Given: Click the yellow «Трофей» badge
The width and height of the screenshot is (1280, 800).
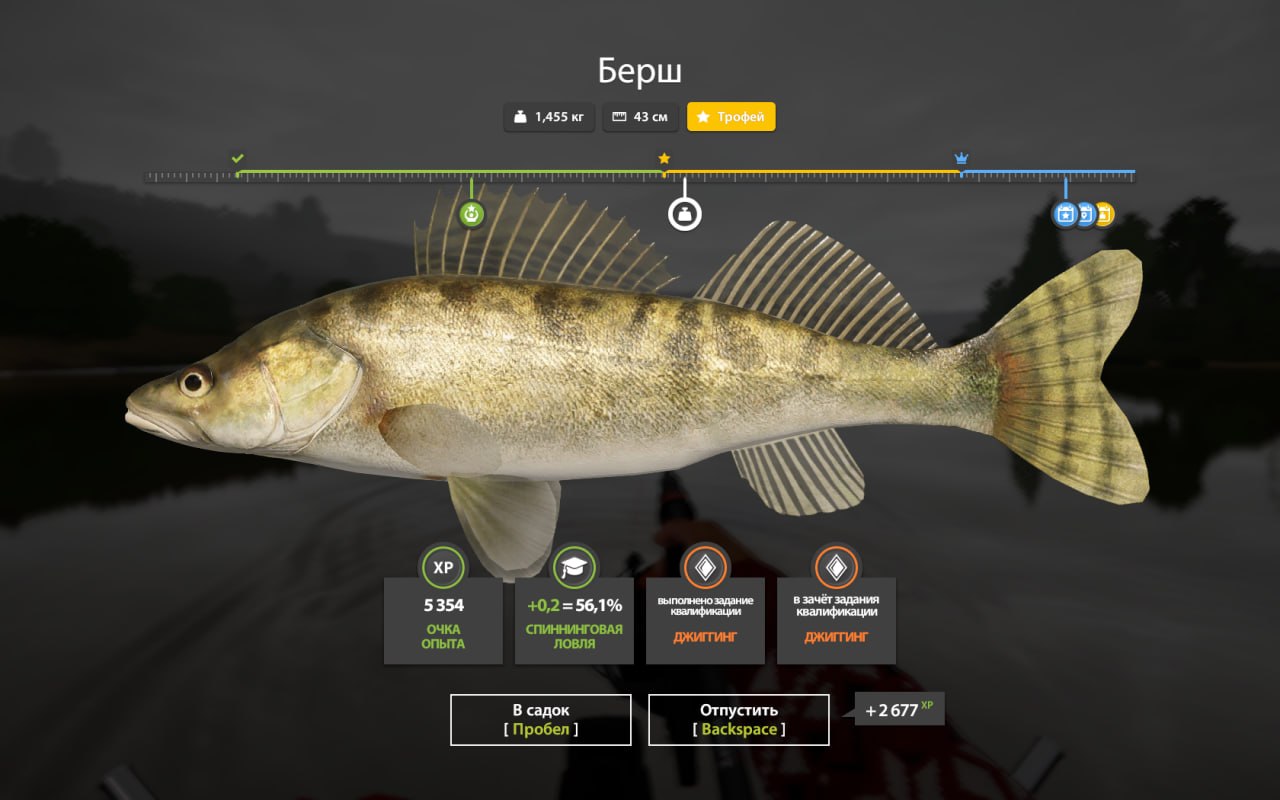Looking at the screenshot, I should pos(731,117).
